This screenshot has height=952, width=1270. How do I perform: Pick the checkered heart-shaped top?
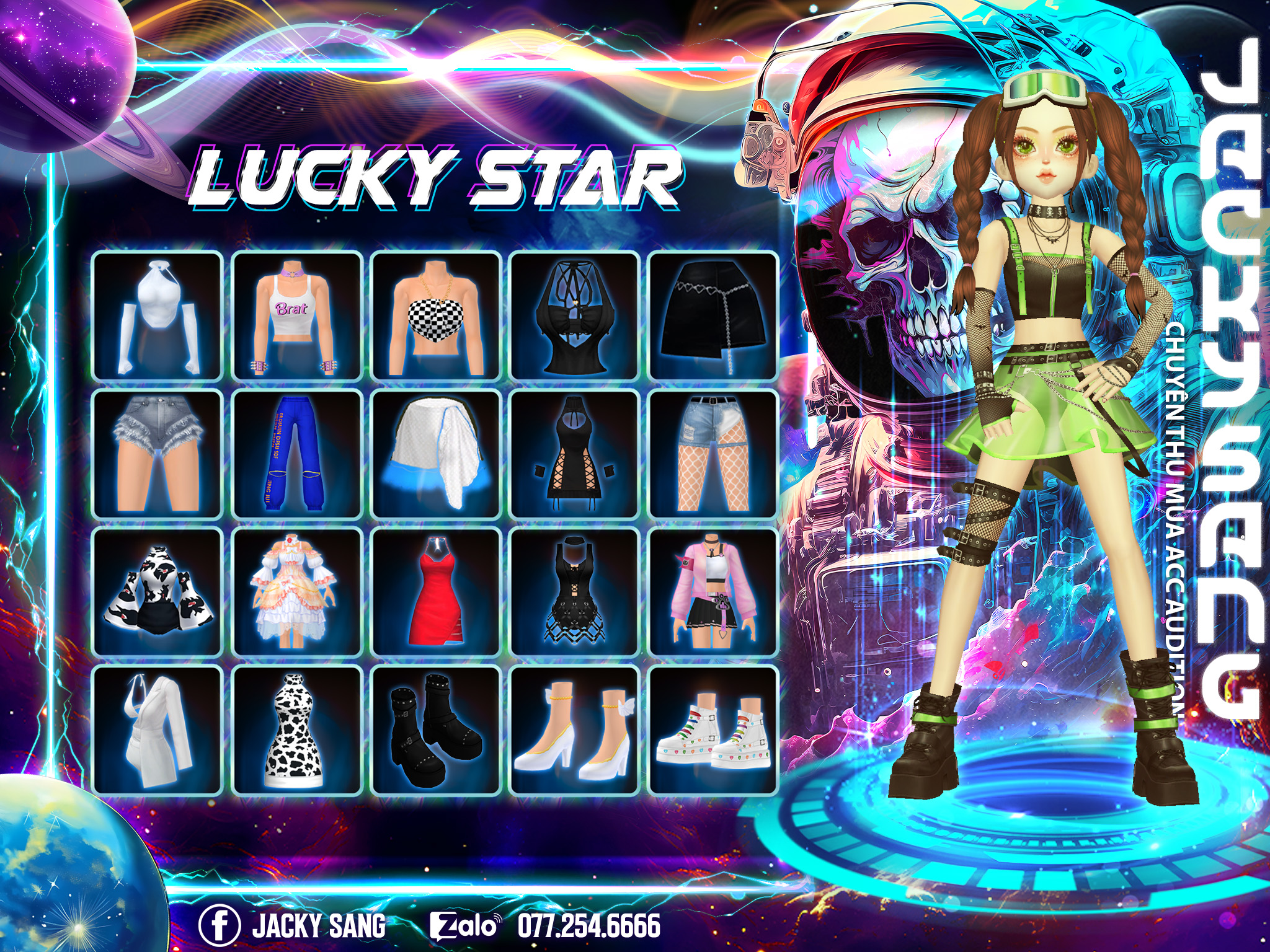tap(435, 316)
